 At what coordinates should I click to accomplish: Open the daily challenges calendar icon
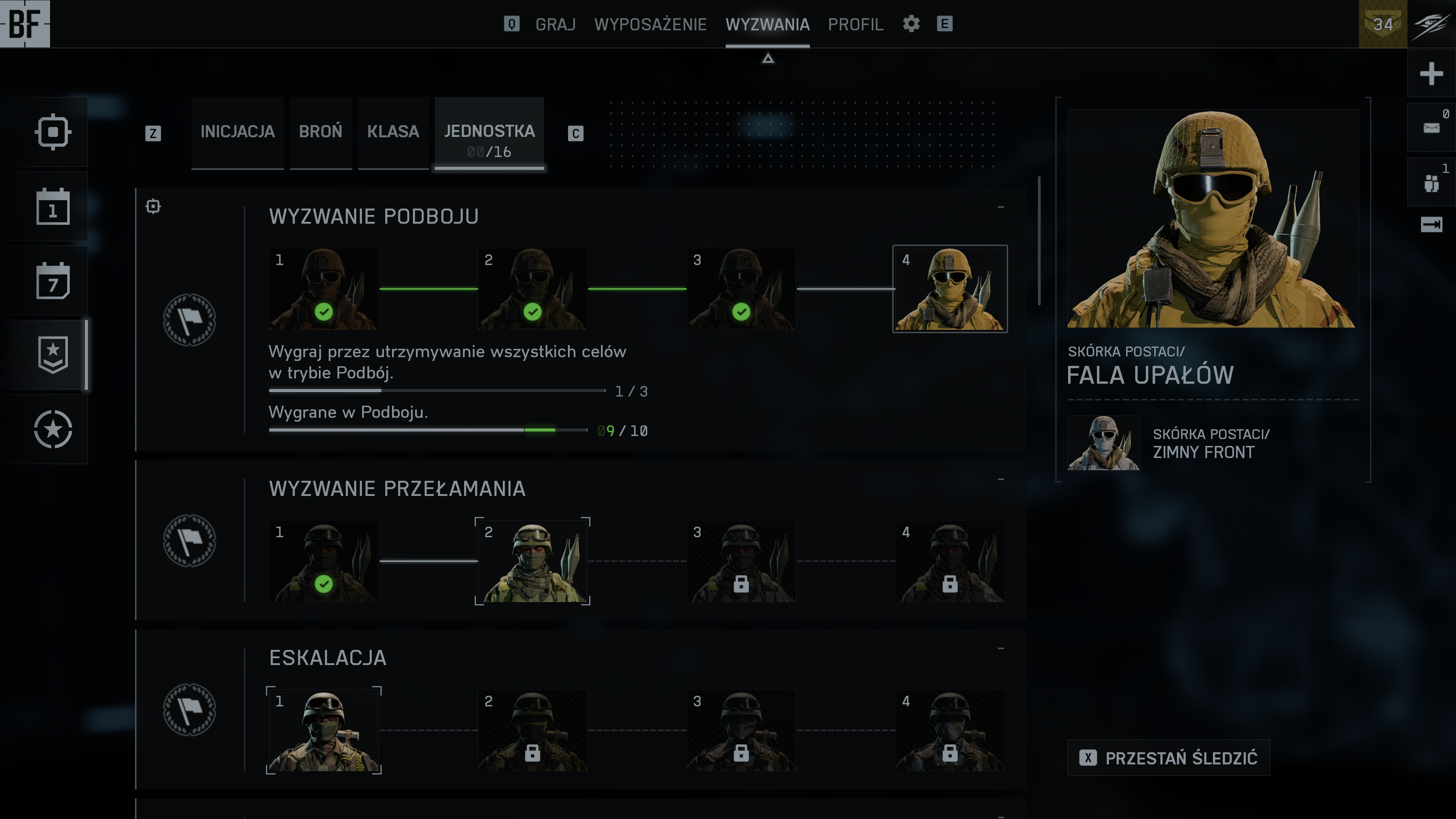tap(53, 207)
